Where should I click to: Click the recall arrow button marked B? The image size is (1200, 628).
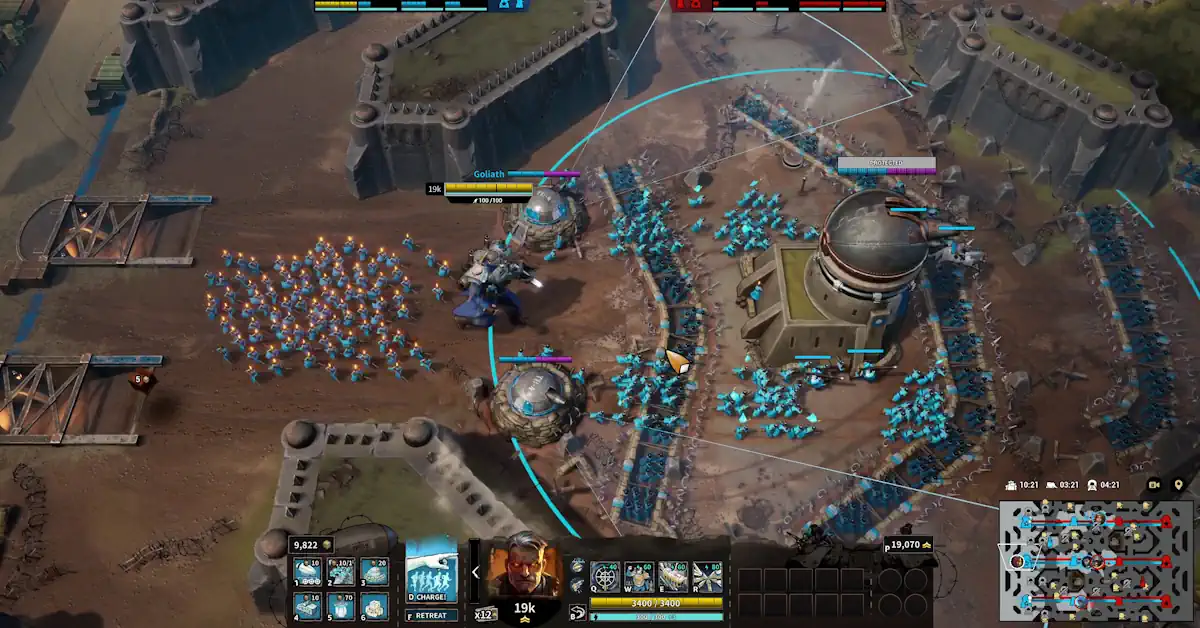pyautogui.click(x=578, y=612)
